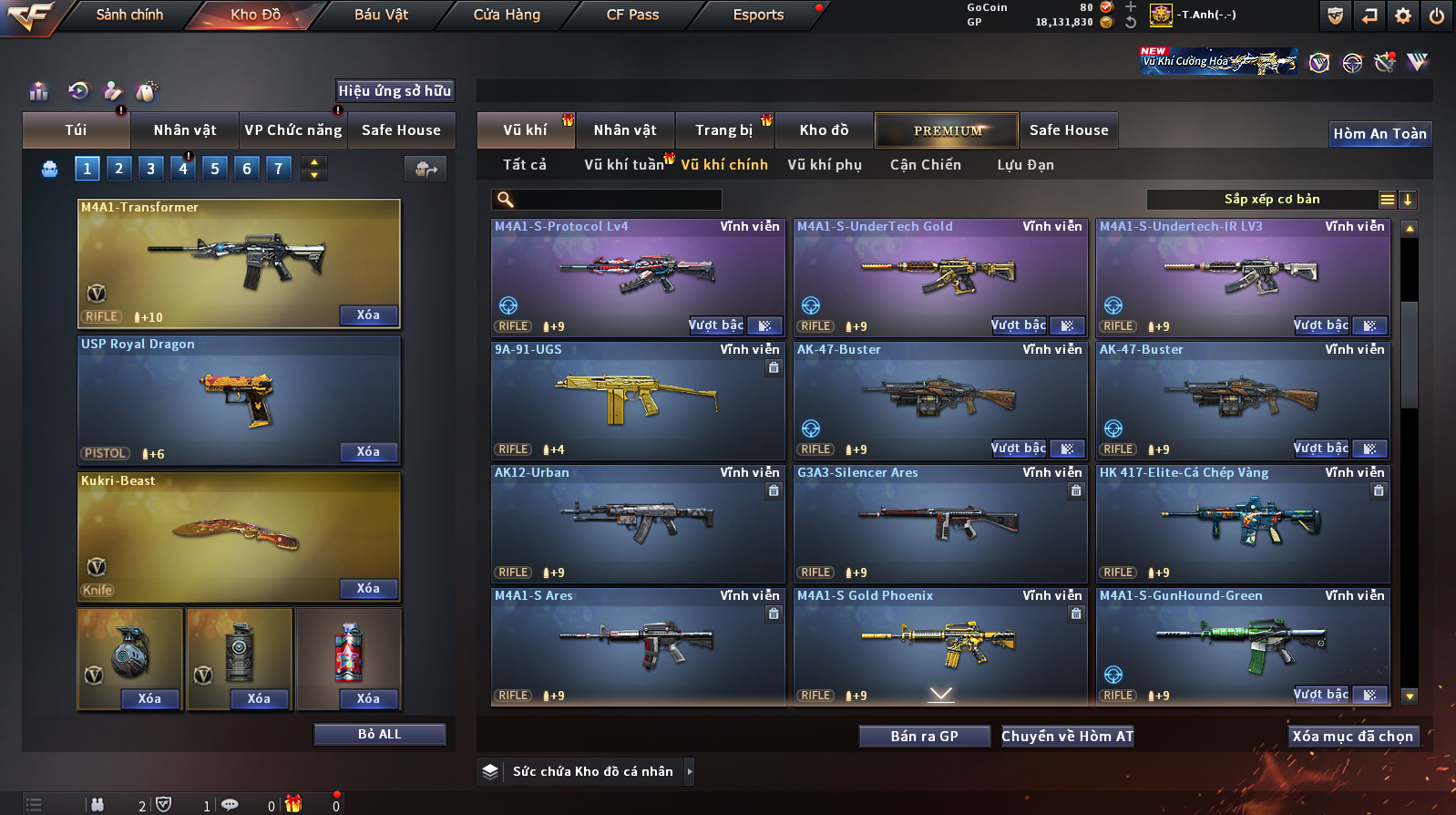Image resolution: width=1456 pixels, height=815 pixels.
Task: Go to the Cửa Hàng shop
Action: click(x=507, y=15)
